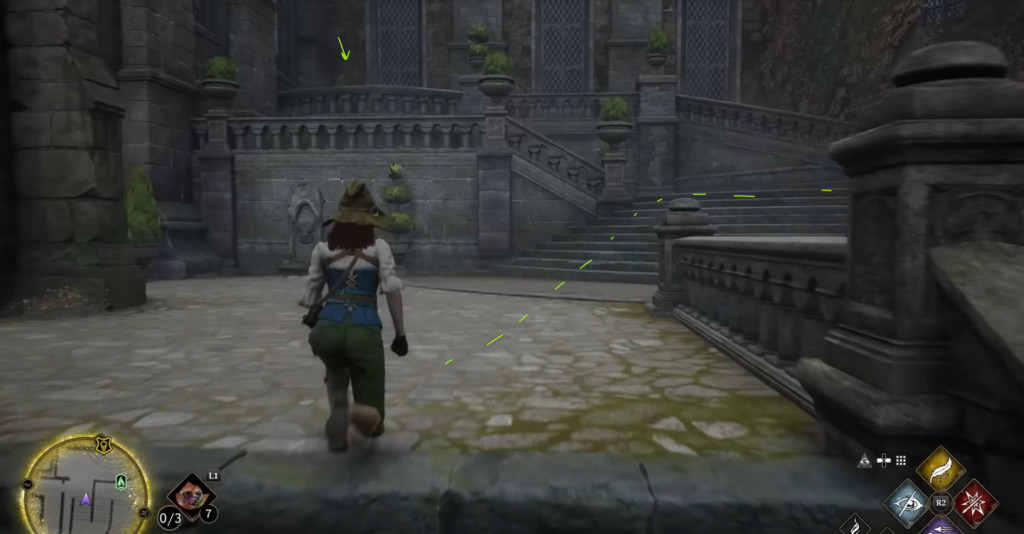Click the yellow quest waypoint badge on minimap
Image resolution: width=1024 pixels, height=534 pixels.
point(102,443)
